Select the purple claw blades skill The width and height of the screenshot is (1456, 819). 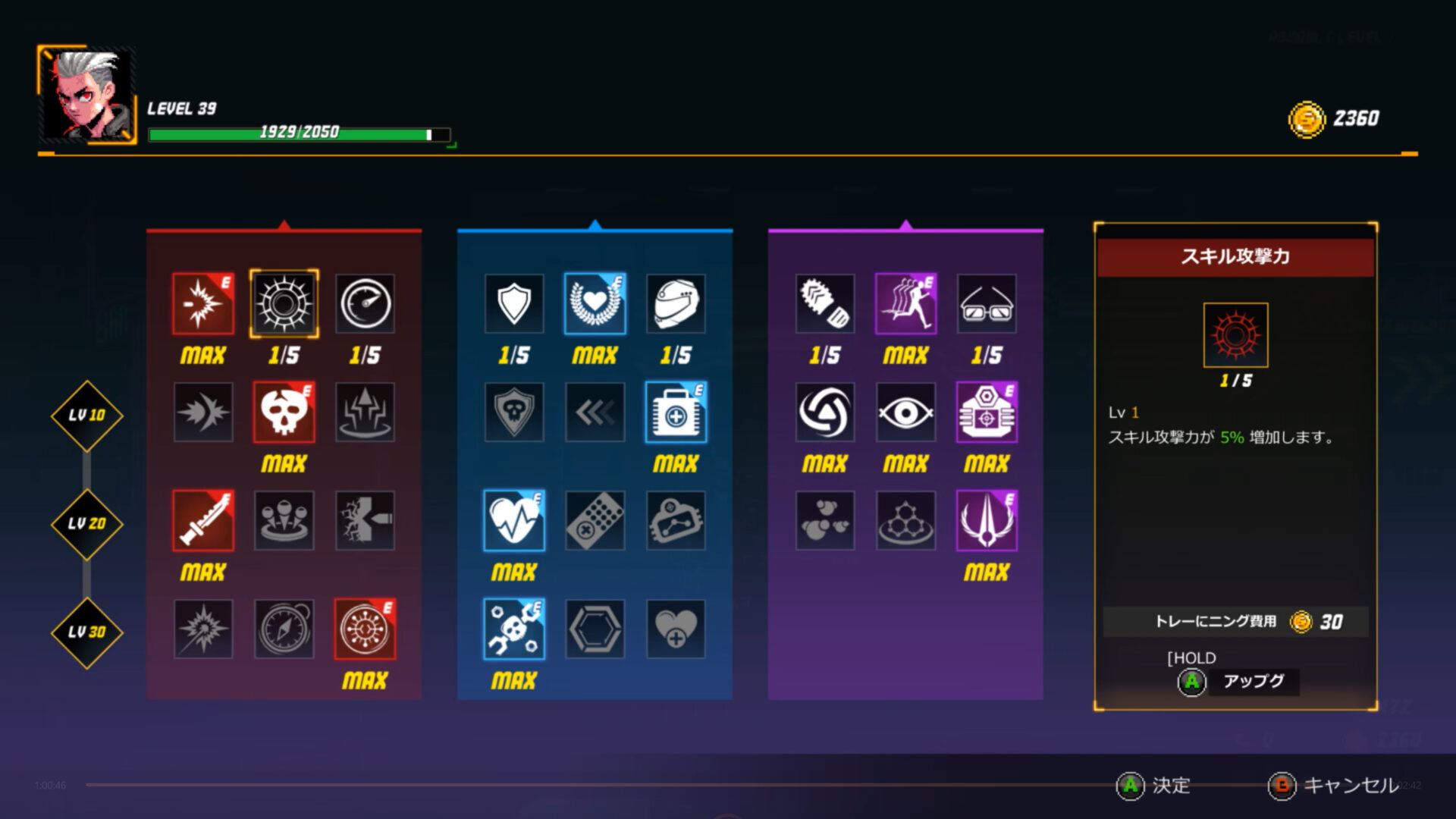pyautogui.click(x=987, y=521)
